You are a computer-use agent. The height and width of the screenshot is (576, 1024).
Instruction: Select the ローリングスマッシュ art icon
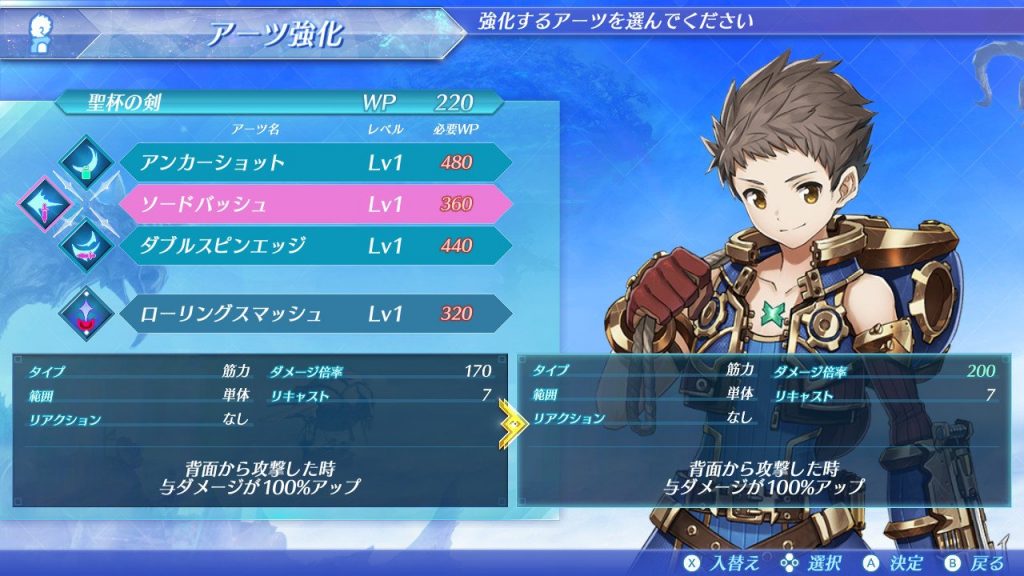coord(90,313)
